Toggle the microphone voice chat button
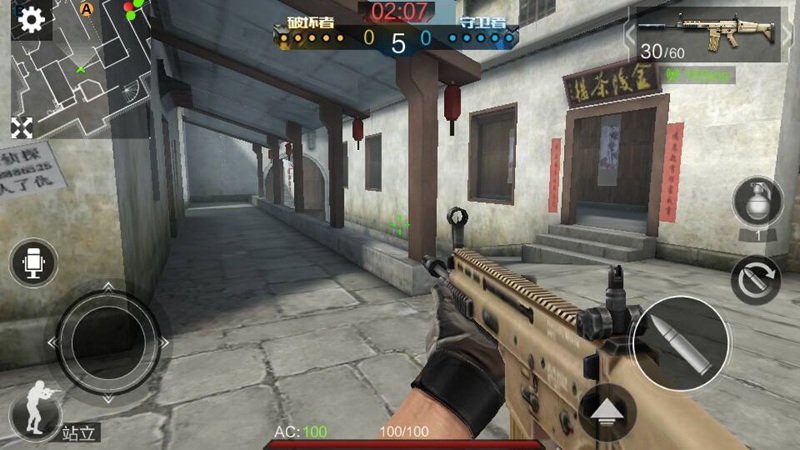Screen dimensions: 800x450 pos(34,262)
